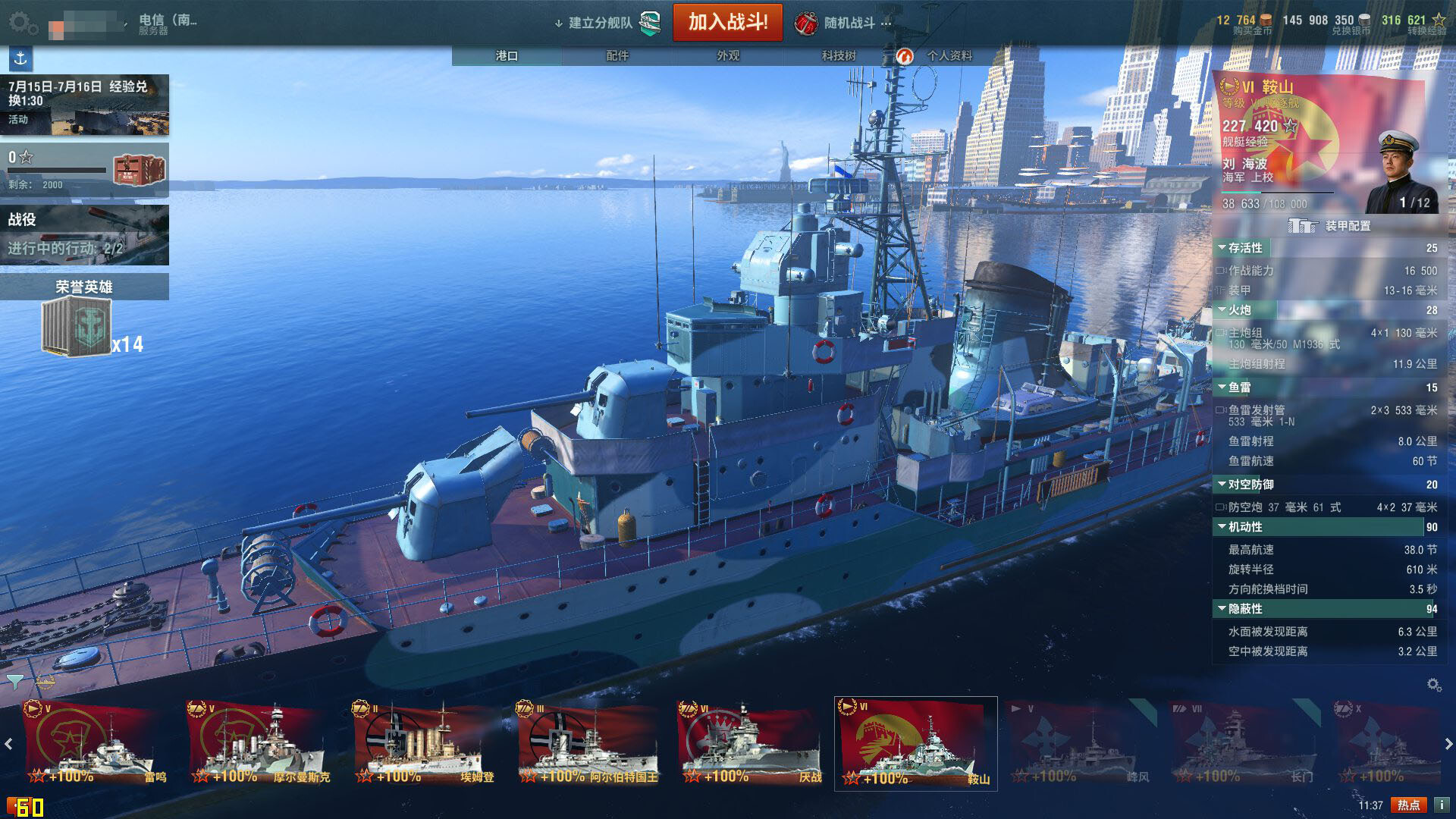Select the 雷鸣 ship in carousel
This screenshot has height=819, width=1456.
point(95,743)
